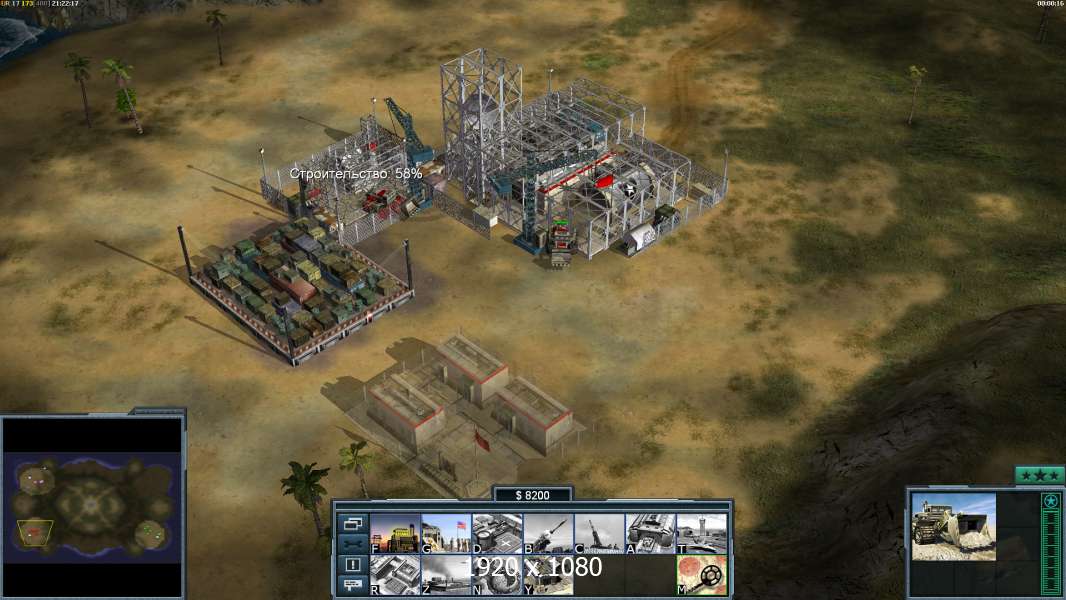
Task: Choose the supply center build icon D
Action: point(497,534)
